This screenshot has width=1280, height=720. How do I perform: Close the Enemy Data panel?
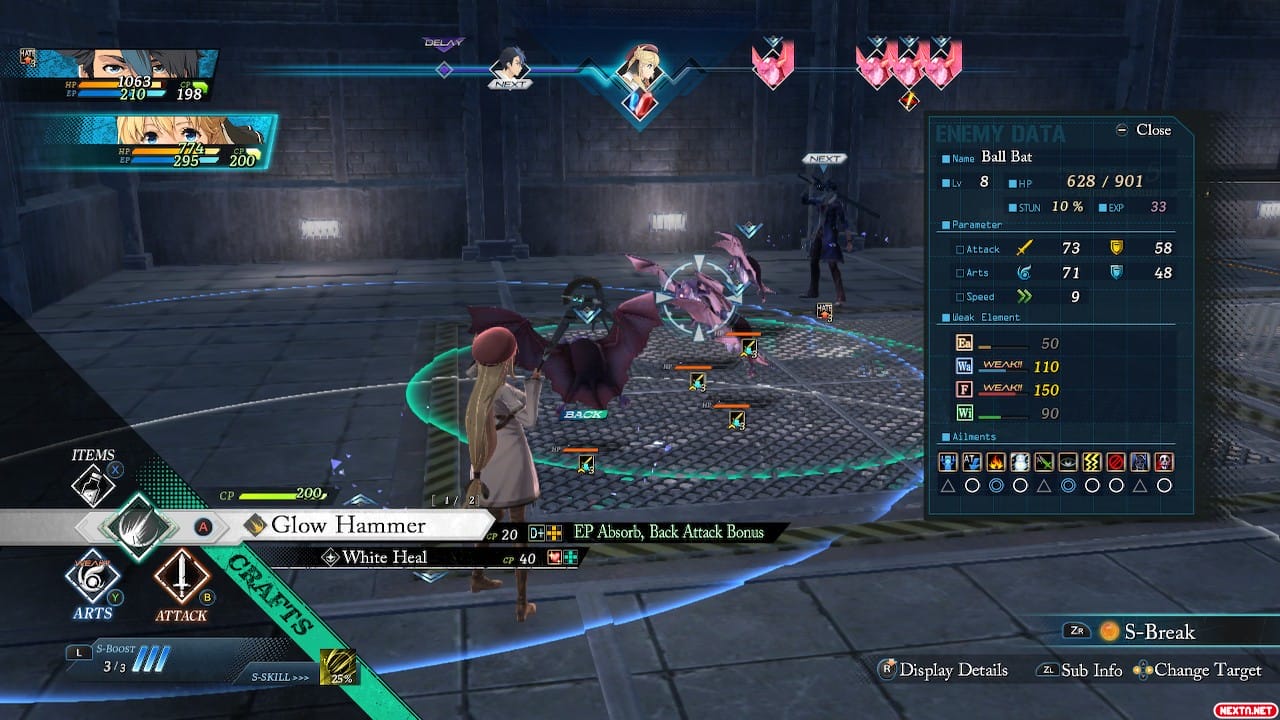pyautogui.click(x=1143, y=130)
